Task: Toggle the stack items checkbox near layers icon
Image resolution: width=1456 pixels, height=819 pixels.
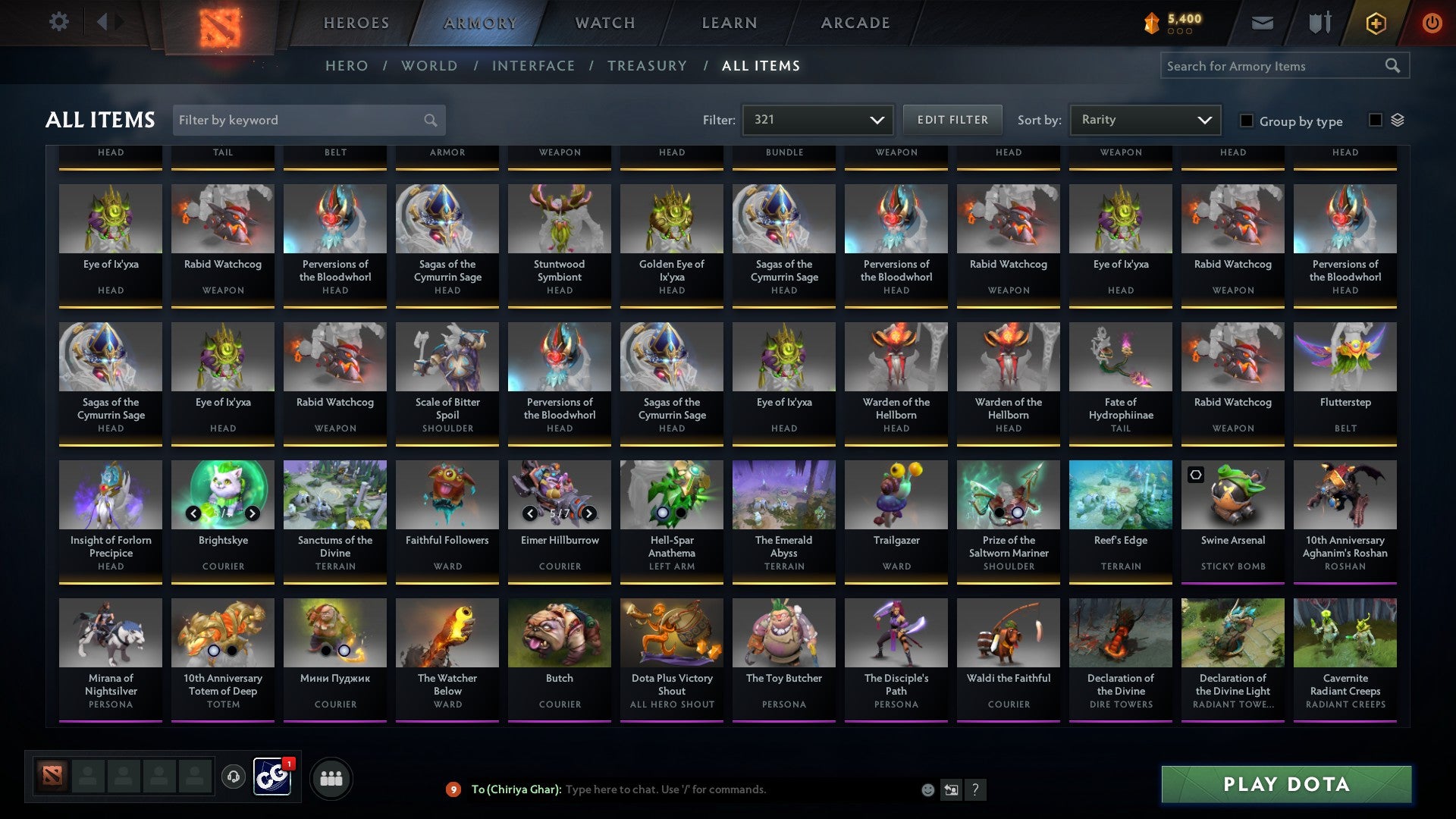Action: [1376, 120]
